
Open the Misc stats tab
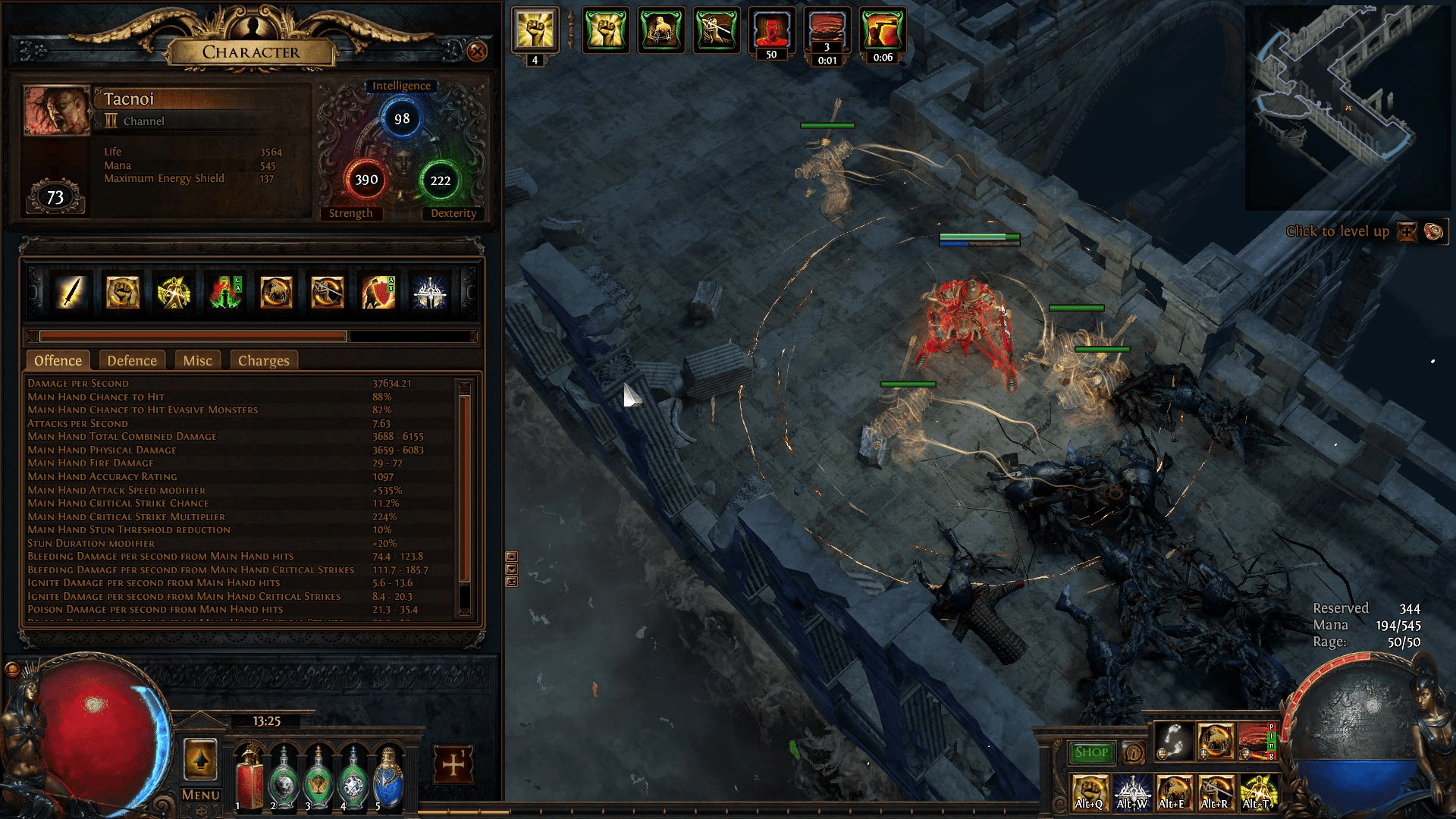pos(197,361)
